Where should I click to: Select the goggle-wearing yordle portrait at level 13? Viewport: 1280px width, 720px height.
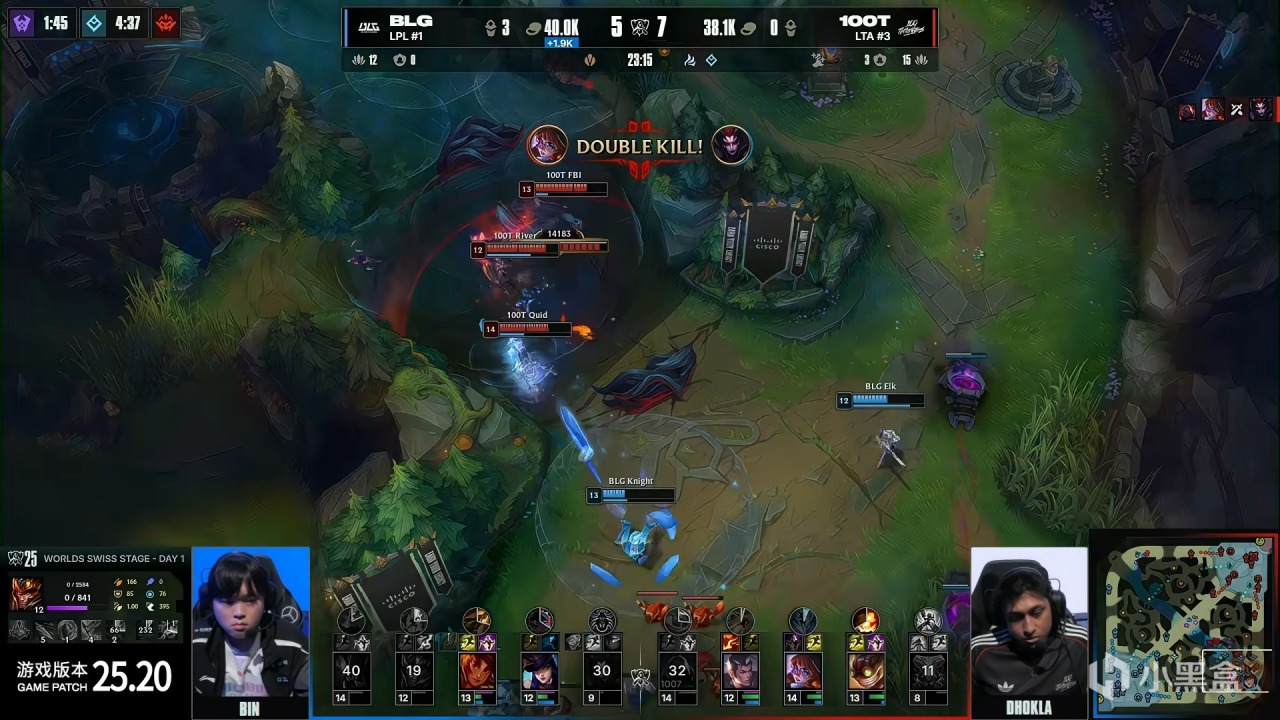[x=866, y=672]
